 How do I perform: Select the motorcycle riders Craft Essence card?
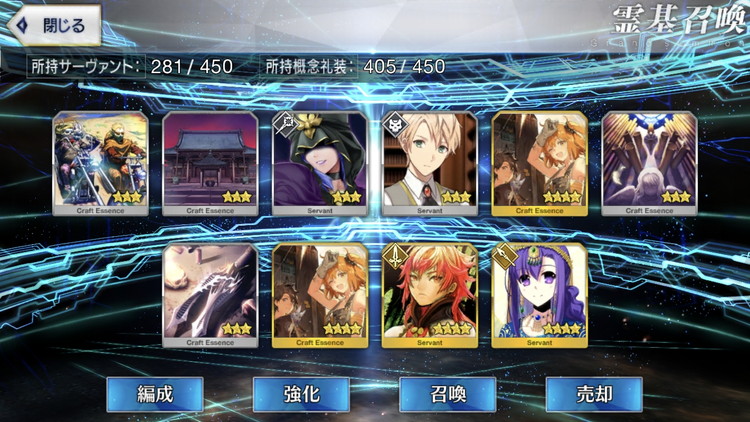click(100, 162)
